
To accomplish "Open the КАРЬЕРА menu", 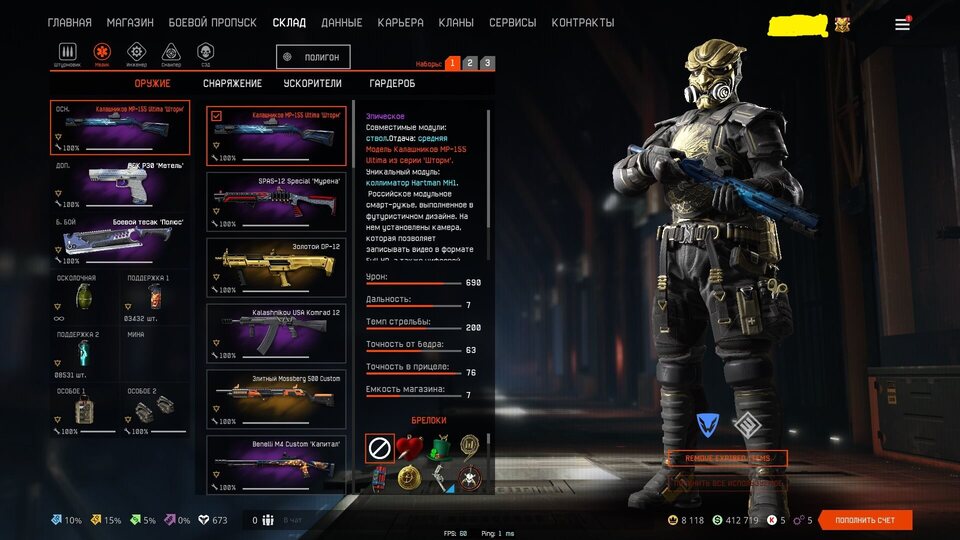I will click(400, 23).
